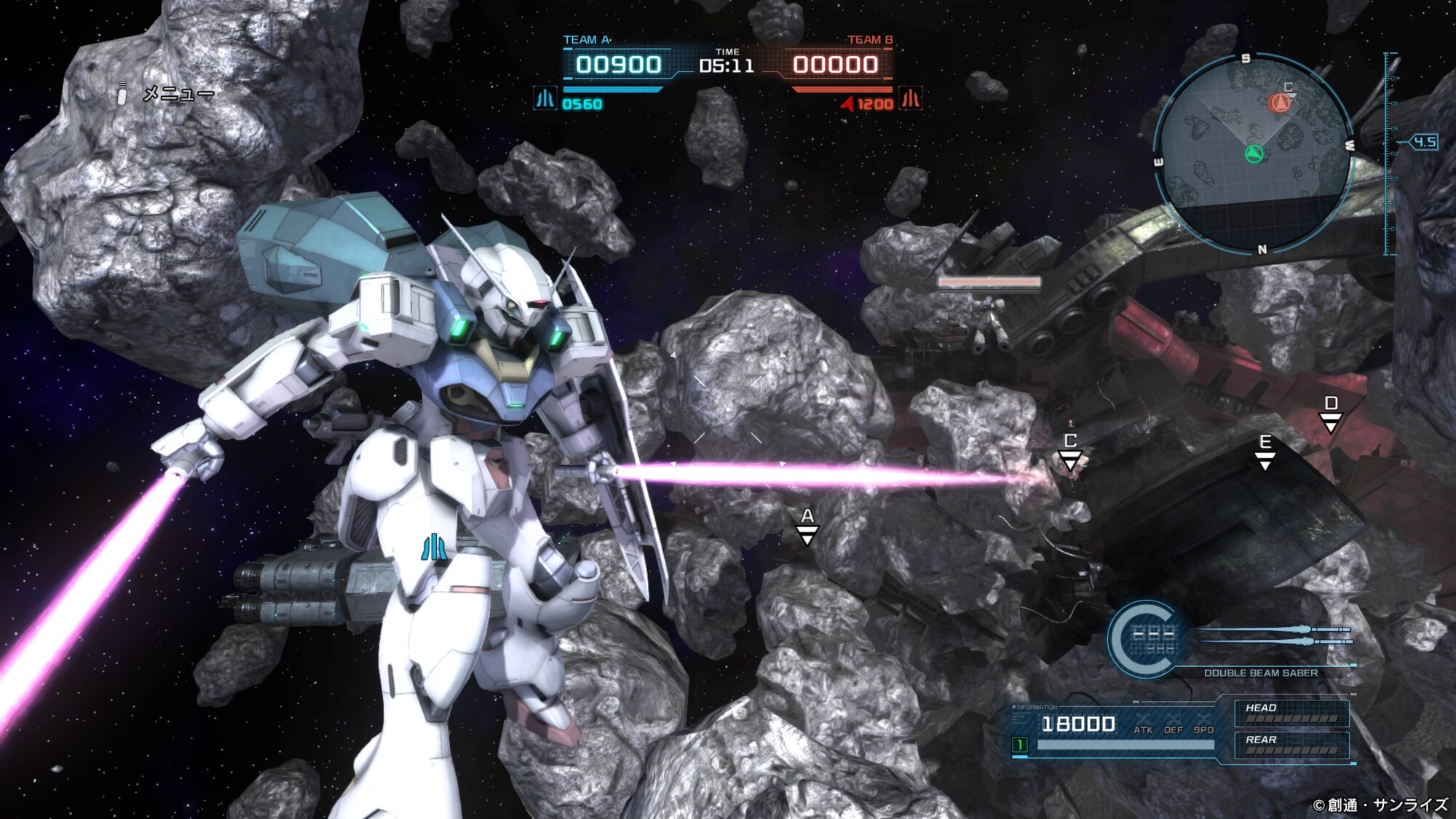Select relay point marker A
Viewport: 1456px width, 819px height.
point(807,527)
